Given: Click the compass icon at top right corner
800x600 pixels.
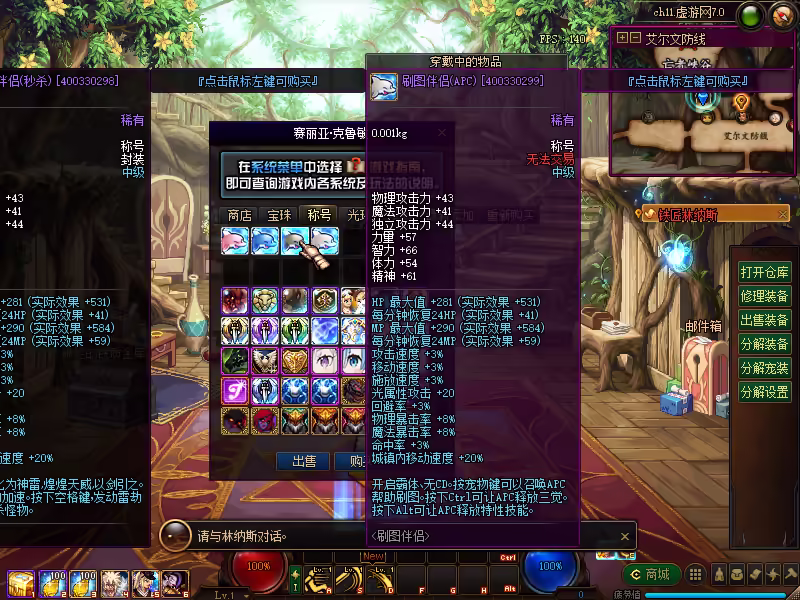Looking at the screenshot, I should [x=782, y=15].
